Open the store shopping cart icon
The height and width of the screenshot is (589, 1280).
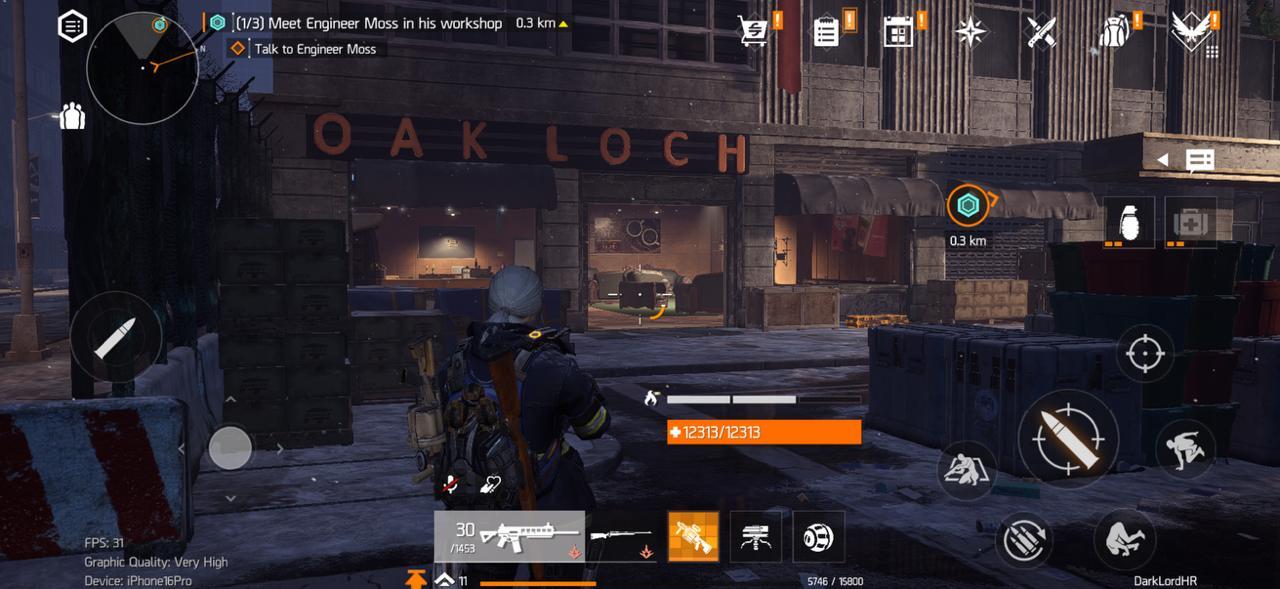pyautogui.click(x=754, y=31)
